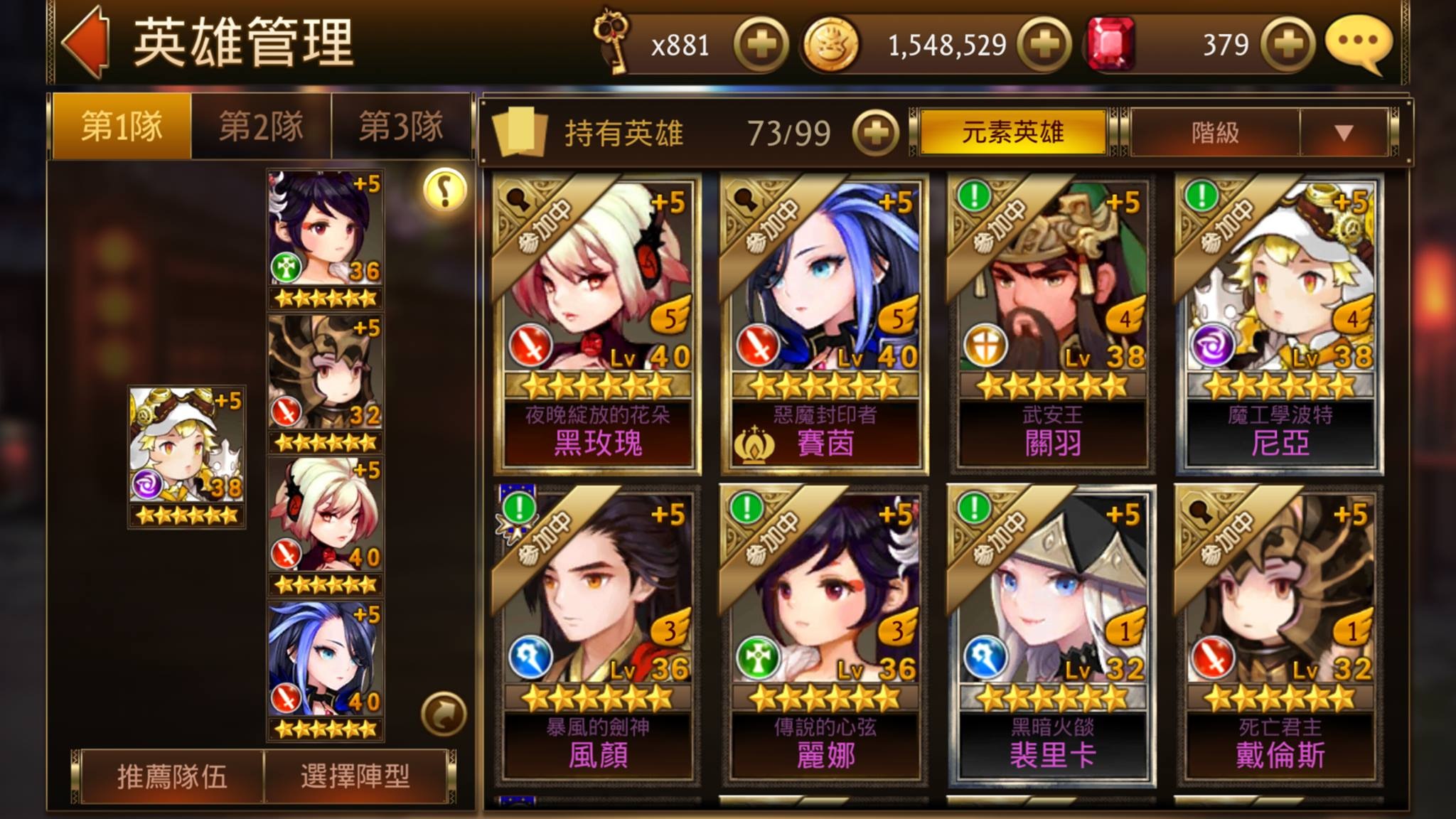Buy more gold coins via plus button
This screenshot has height=819, width=1456.
click(1044, 45)
